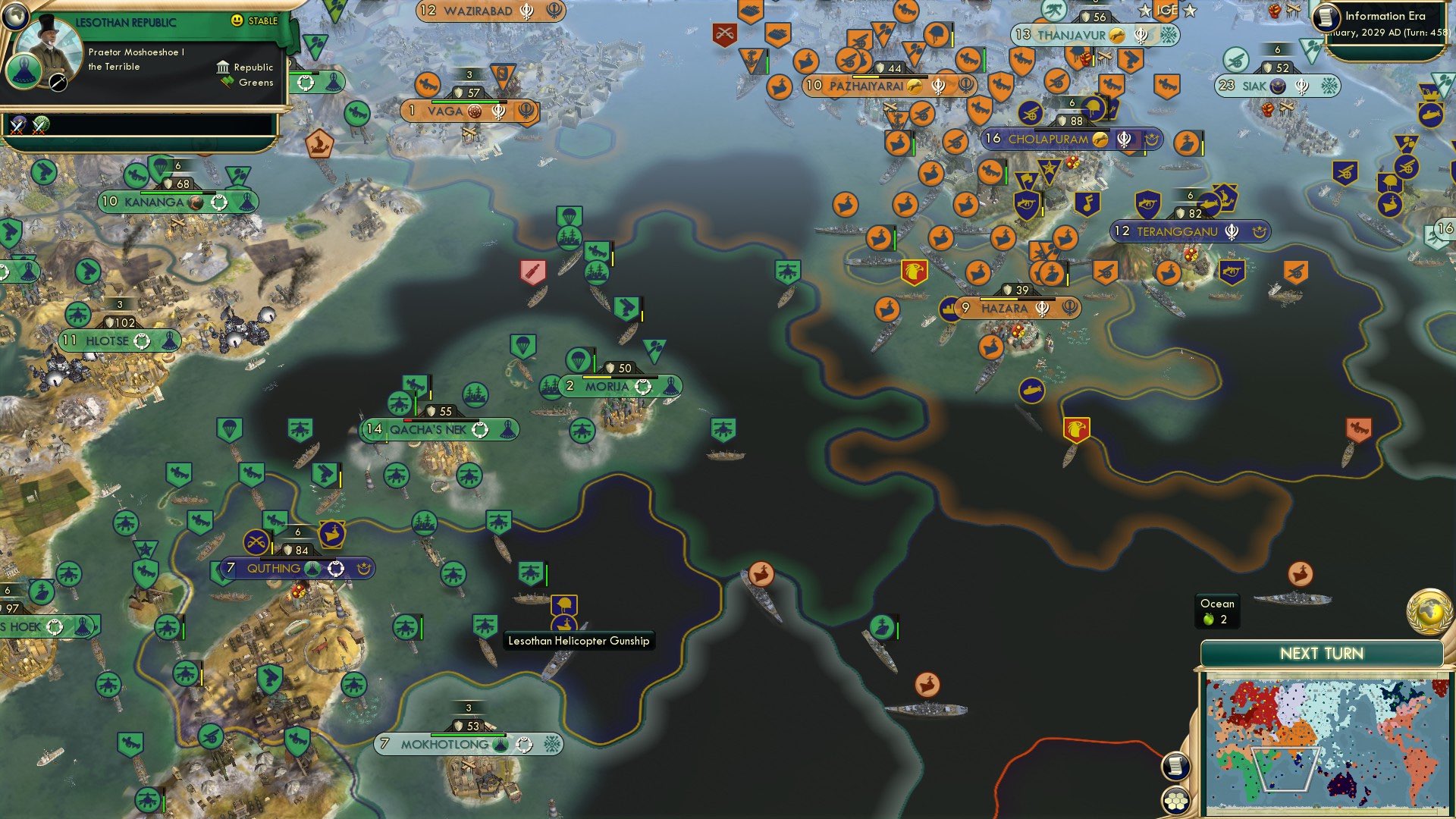Click Mokhotlong's religion icon on its banner
1456x819 pixels.
[x=523, y=745]
